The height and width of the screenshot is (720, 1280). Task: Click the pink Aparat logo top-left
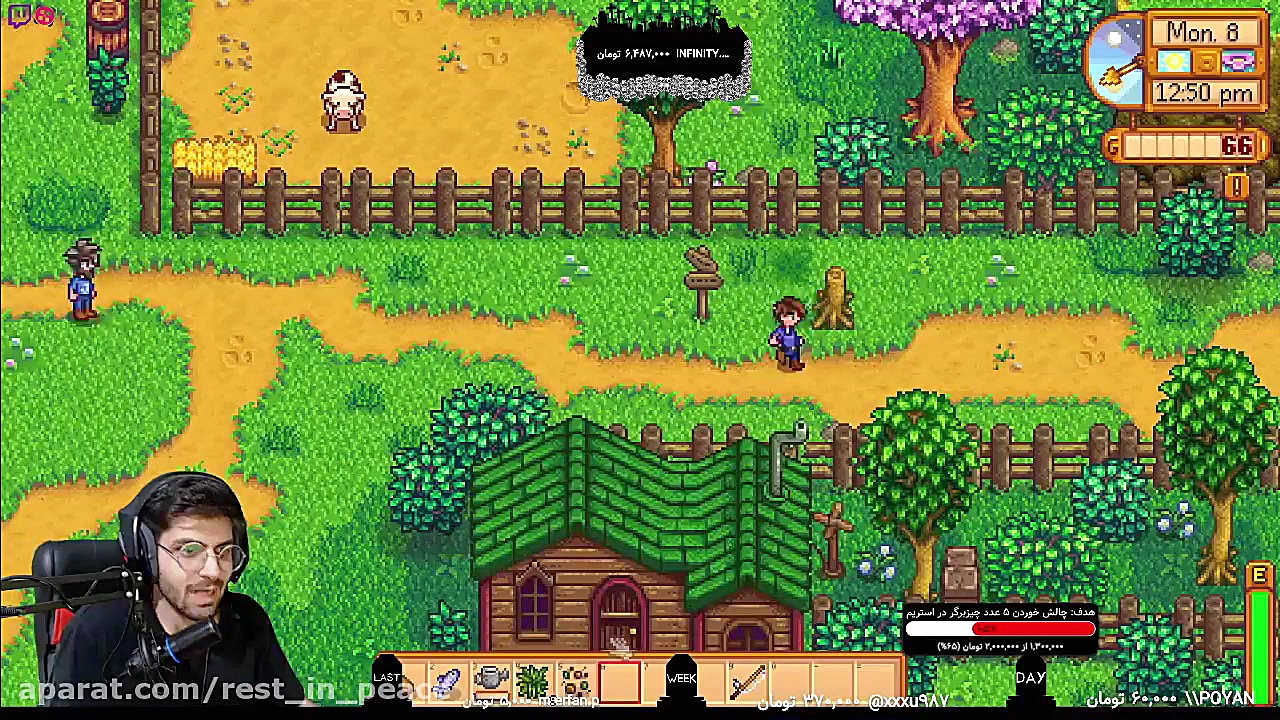(x=44, y=14)
